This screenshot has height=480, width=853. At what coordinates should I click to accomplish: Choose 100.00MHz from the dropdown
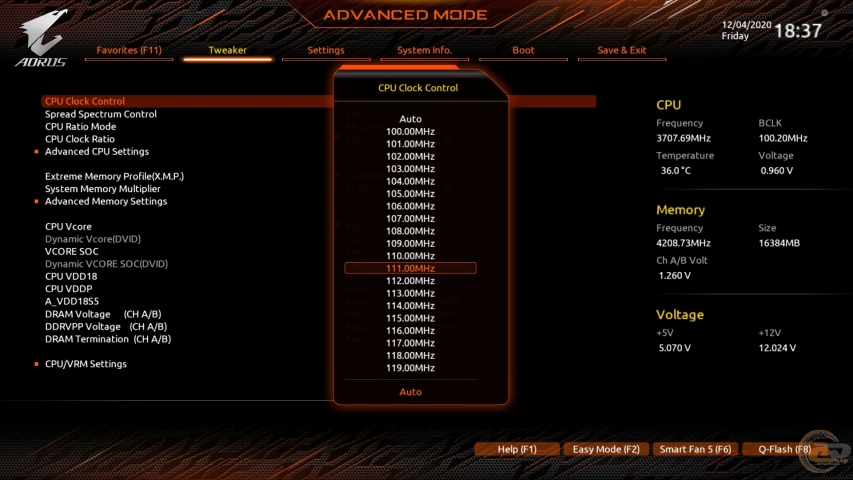point(410,131)
